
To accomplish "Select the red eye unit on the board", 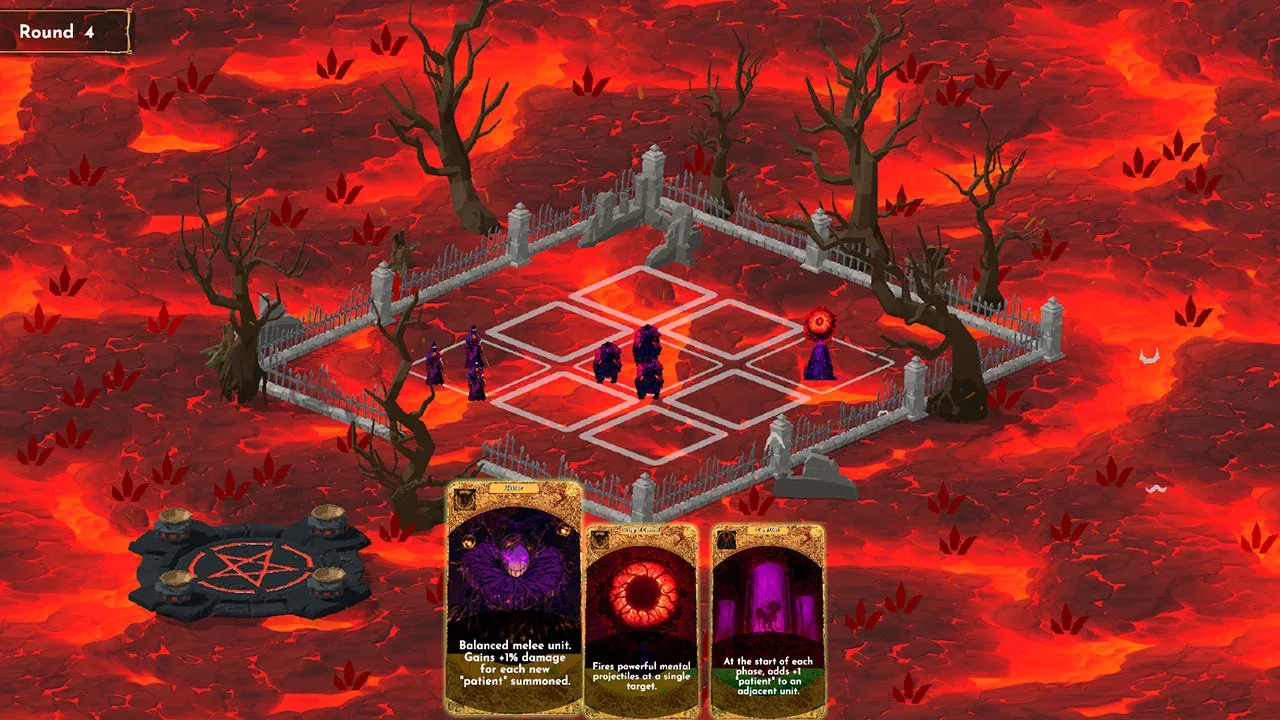I will (x=820, y=345).
